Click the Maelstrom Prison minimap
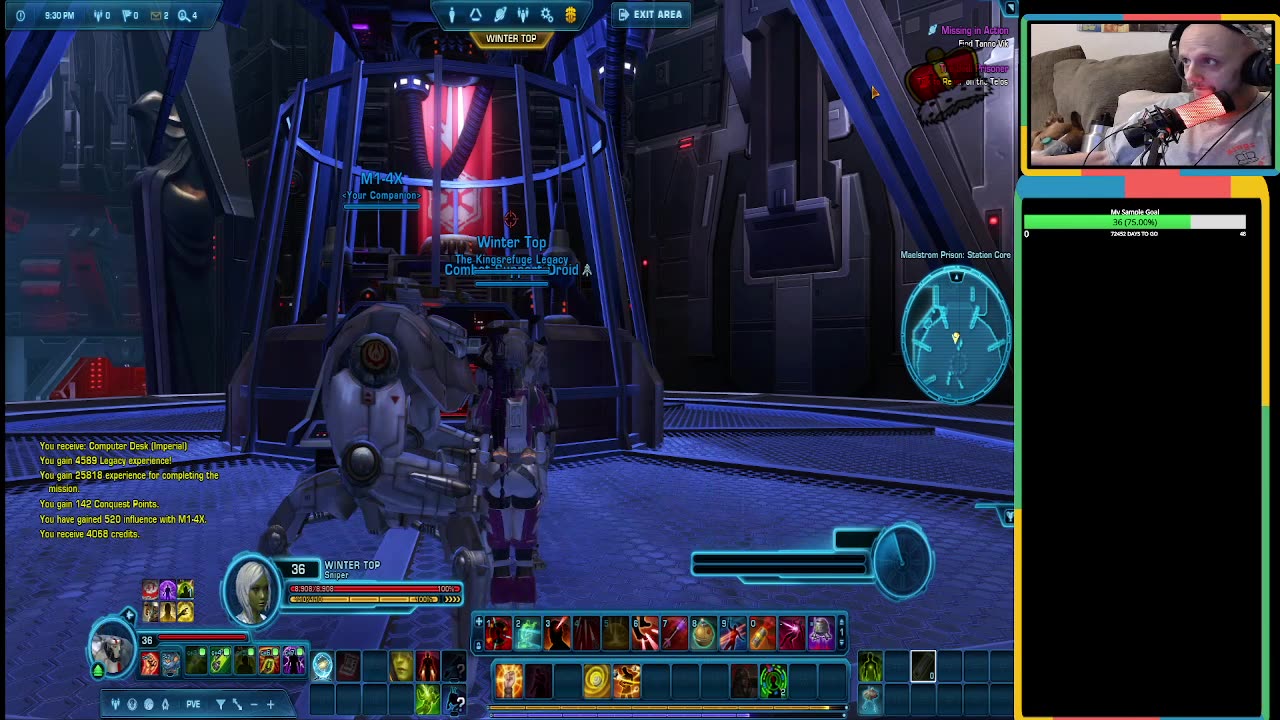 955,335
